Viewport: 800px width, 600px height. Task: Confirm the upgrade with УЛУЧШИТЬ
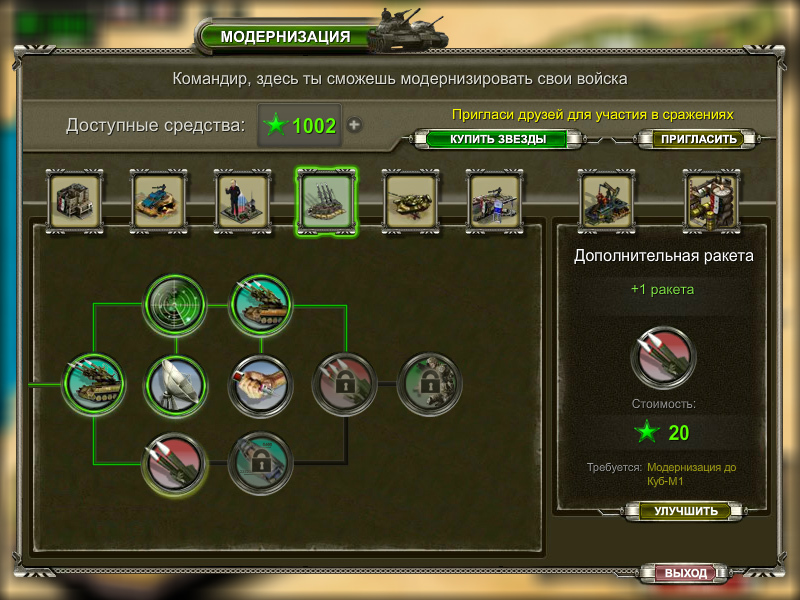686,511
